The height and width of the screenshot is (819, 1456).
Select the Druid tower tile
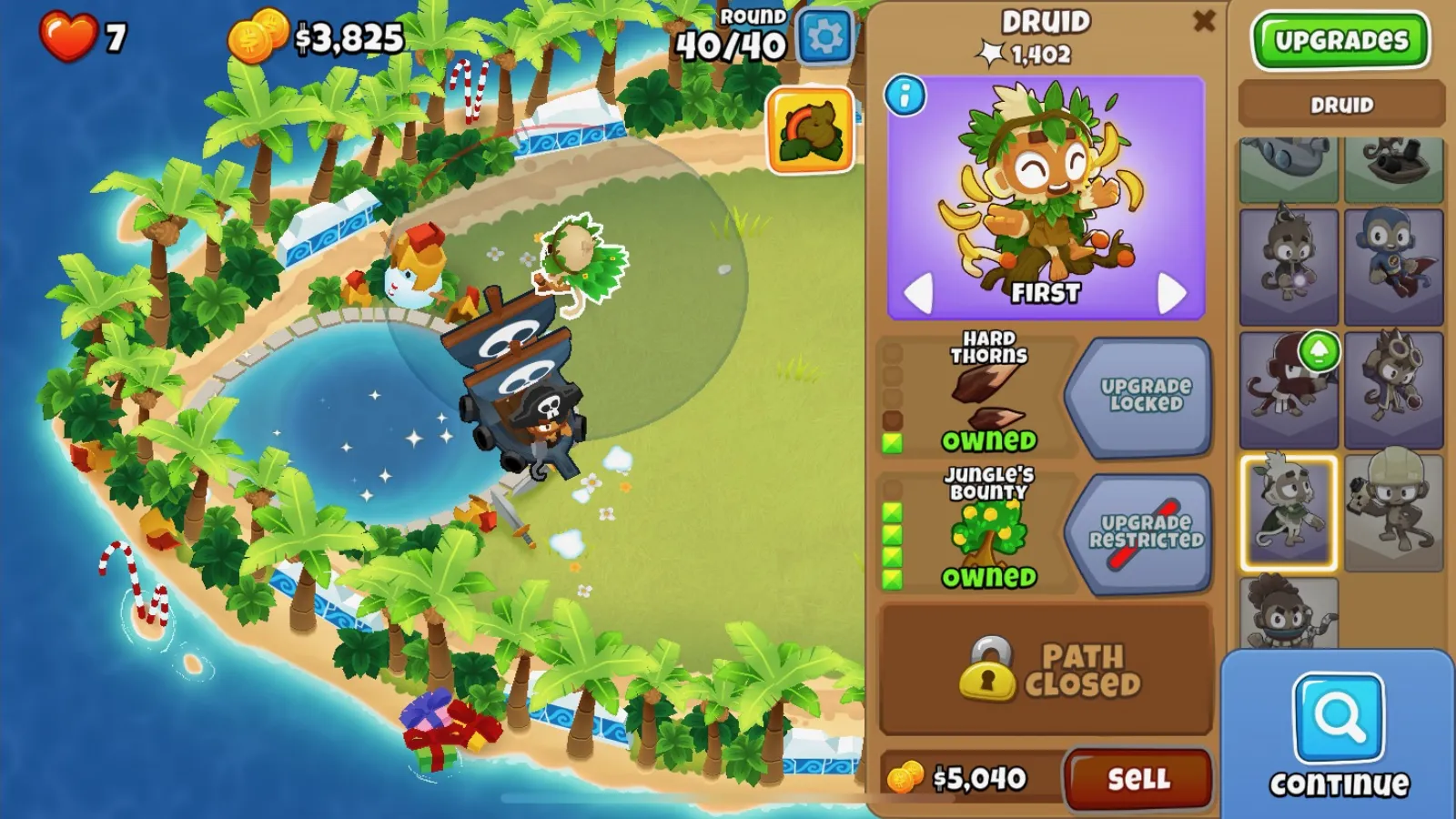point(1289,512)
